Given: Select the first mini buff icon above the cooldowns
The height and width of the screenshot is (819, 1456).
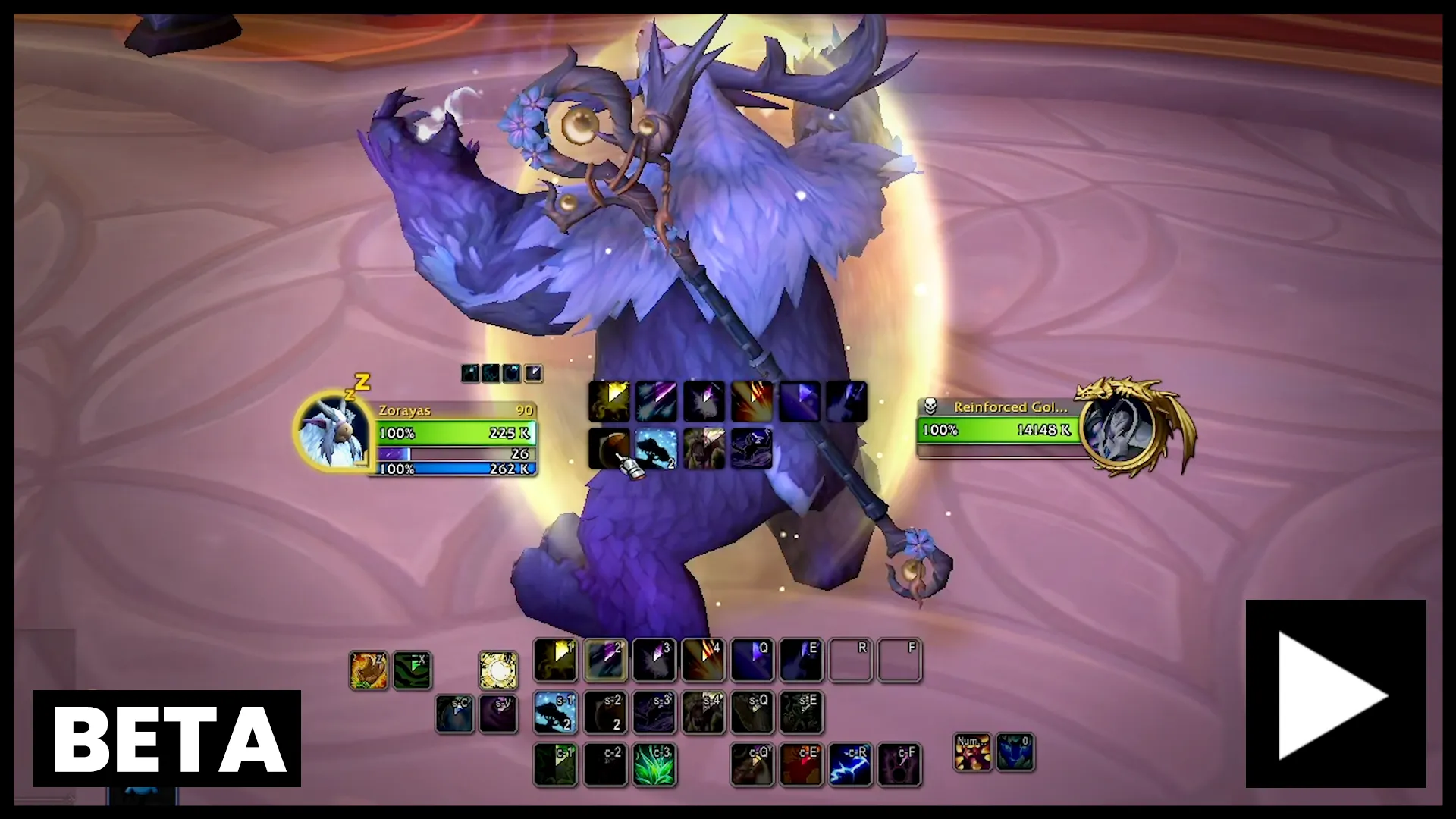Looking at the screenshot, I should point(470,373).
